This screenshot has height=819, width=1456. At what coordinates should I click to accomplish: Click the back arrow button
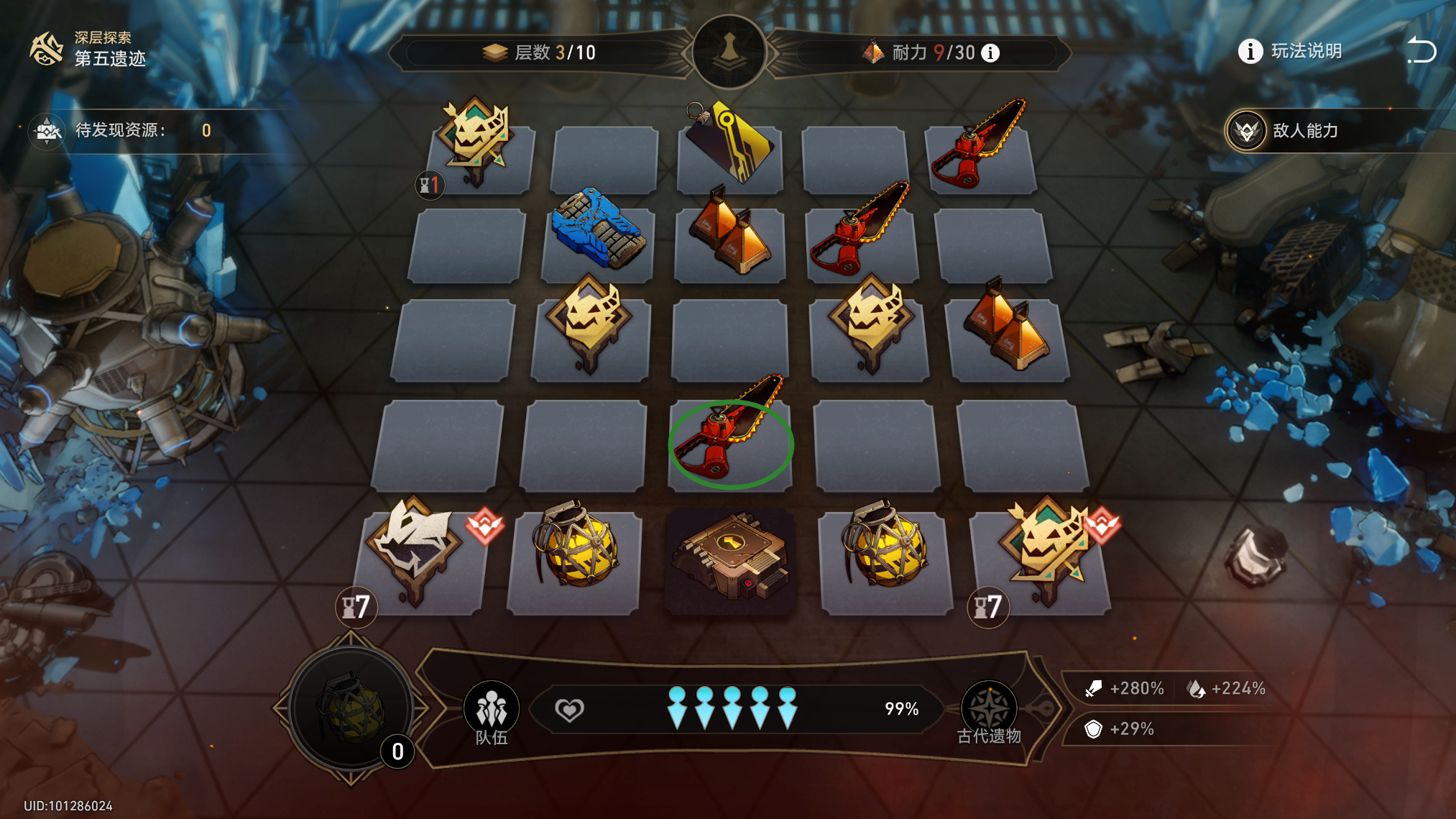pyautogui.click(x=1421, y=50)
